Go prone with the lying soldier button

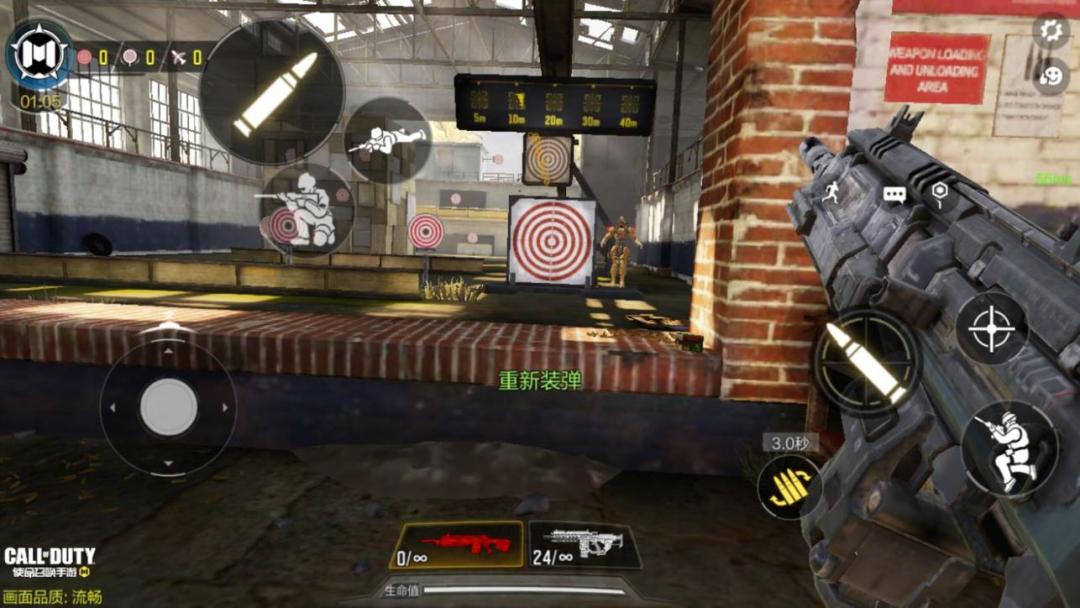point(387,140)
